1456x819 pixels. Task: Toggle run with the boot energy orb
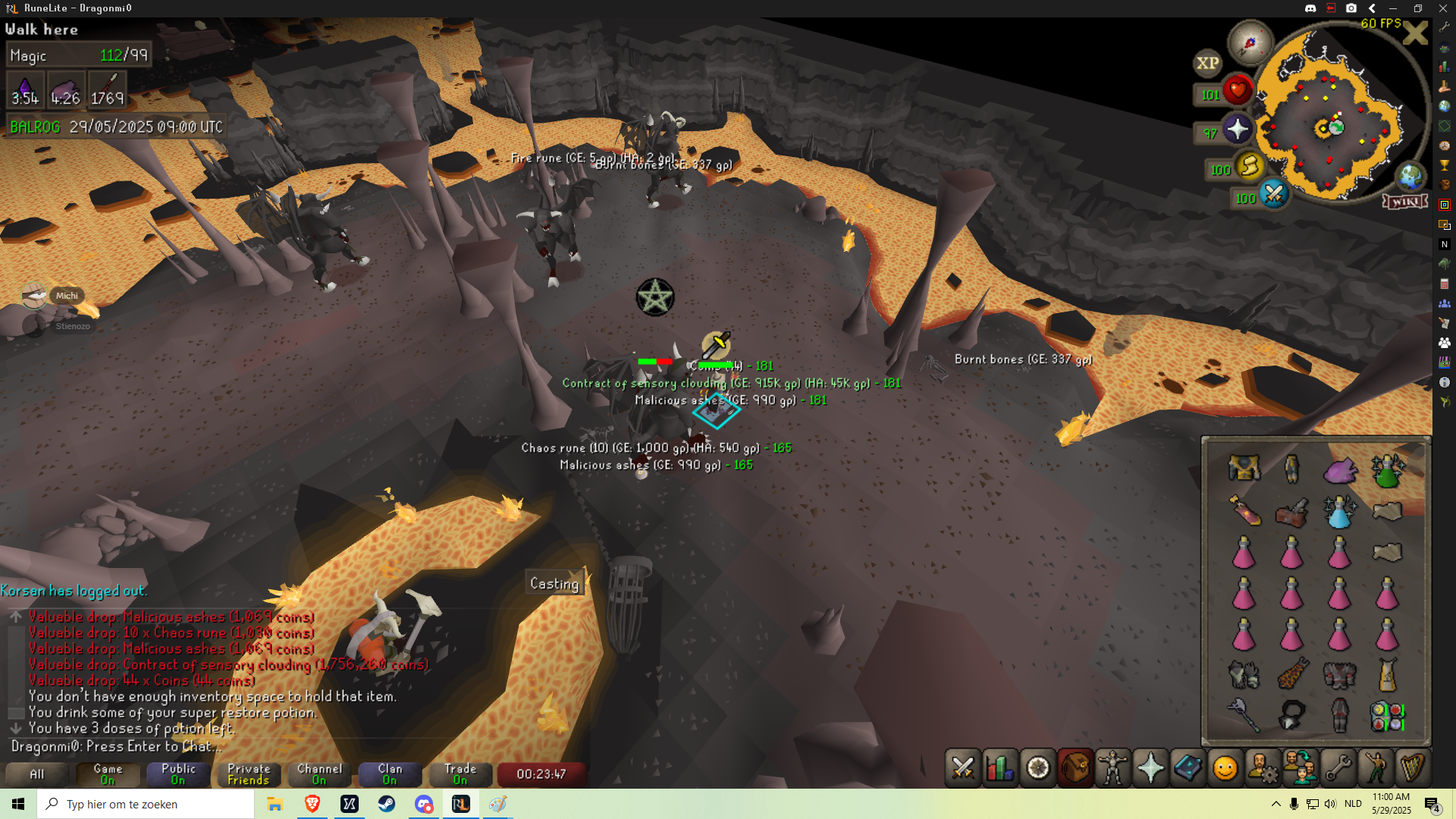[1249, 165]
